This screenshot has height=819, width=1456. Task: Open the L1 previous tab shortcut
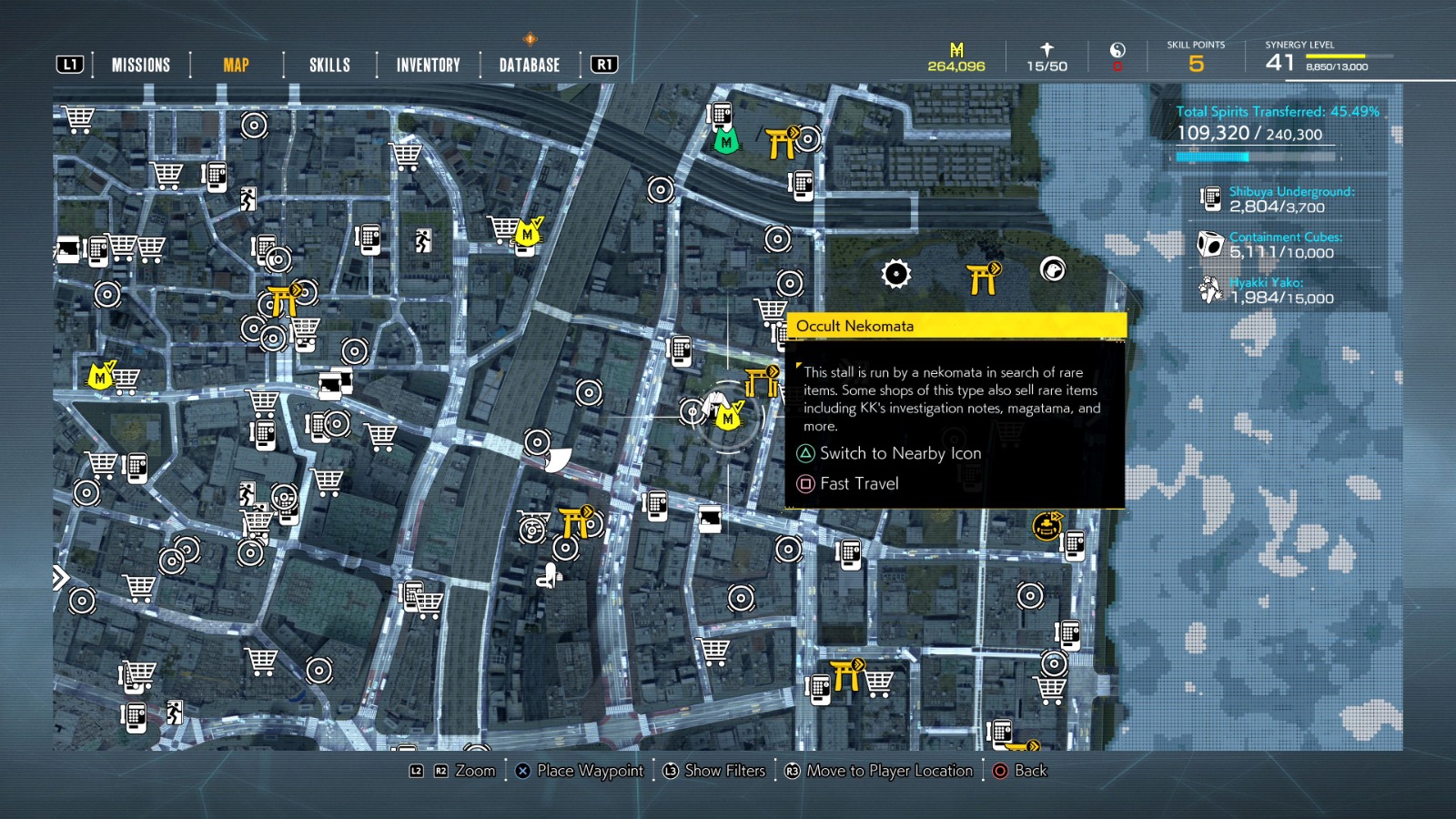70,64
